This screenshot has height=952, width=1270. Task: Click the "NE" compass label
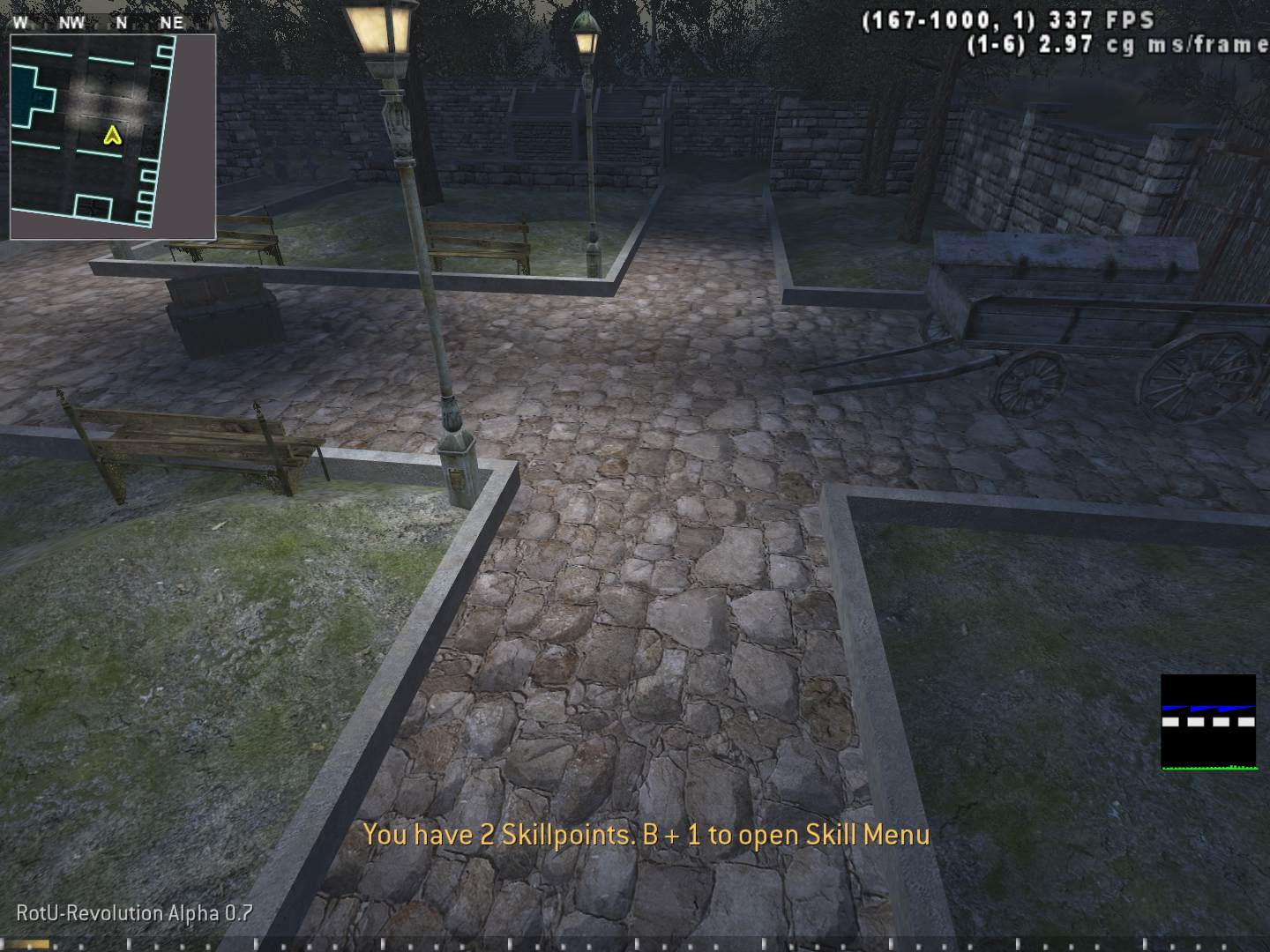point(173,21)
